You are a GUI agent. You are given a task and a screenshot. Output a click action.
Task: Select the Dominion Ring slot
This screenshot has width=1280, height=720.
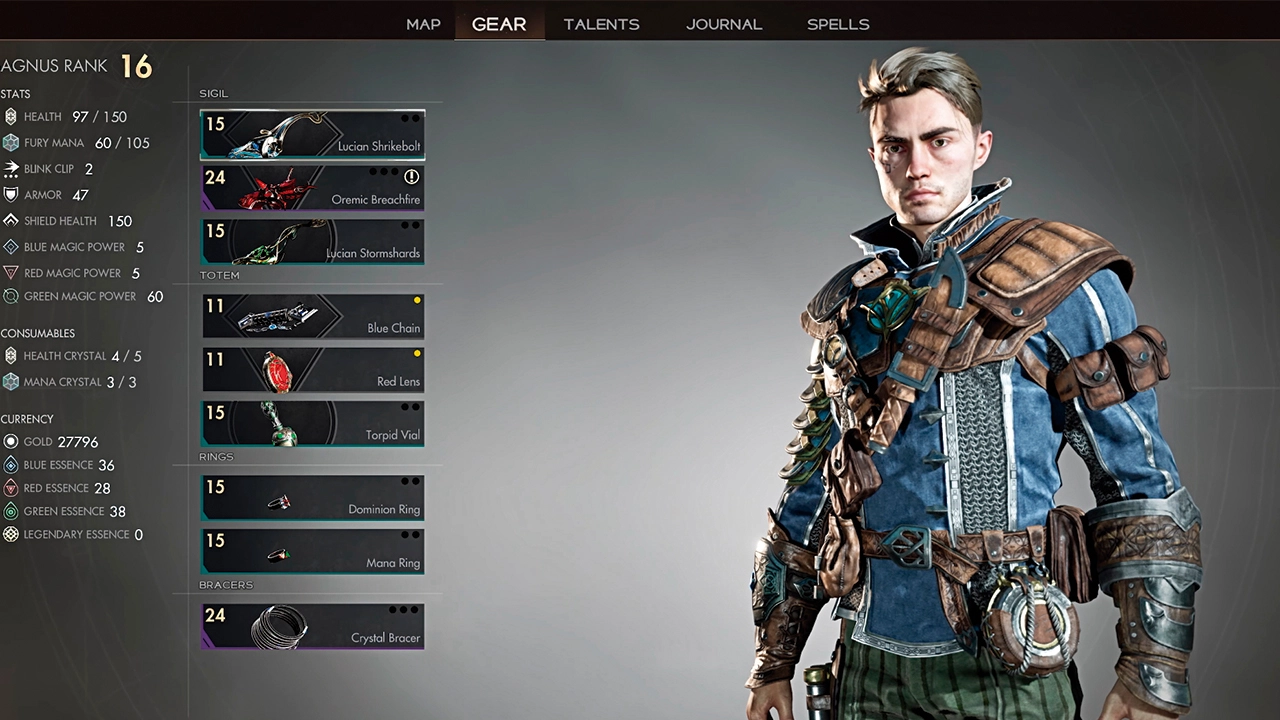click(x=312, y=498)
